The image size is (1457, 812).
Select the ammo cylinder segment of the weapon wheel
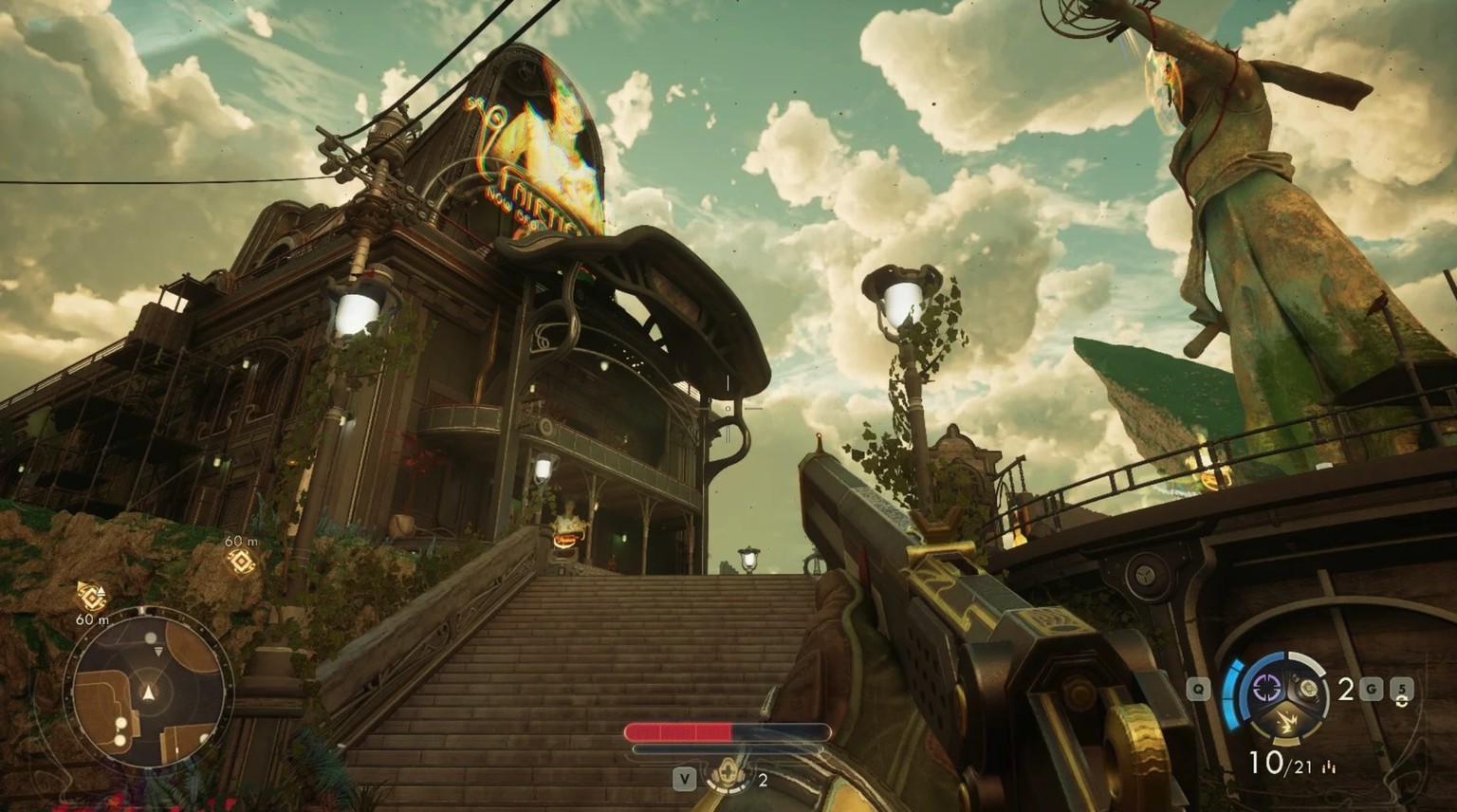(1310, 689)
